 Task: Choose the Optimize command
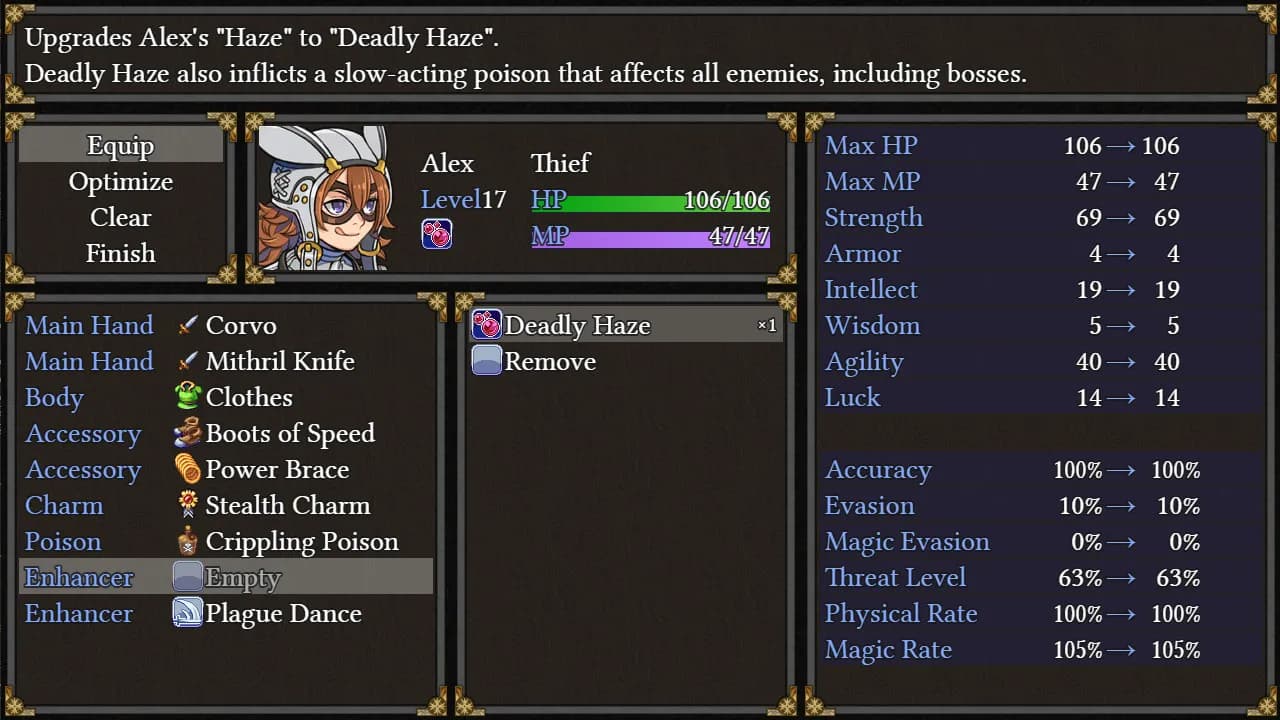pos(120,182)
